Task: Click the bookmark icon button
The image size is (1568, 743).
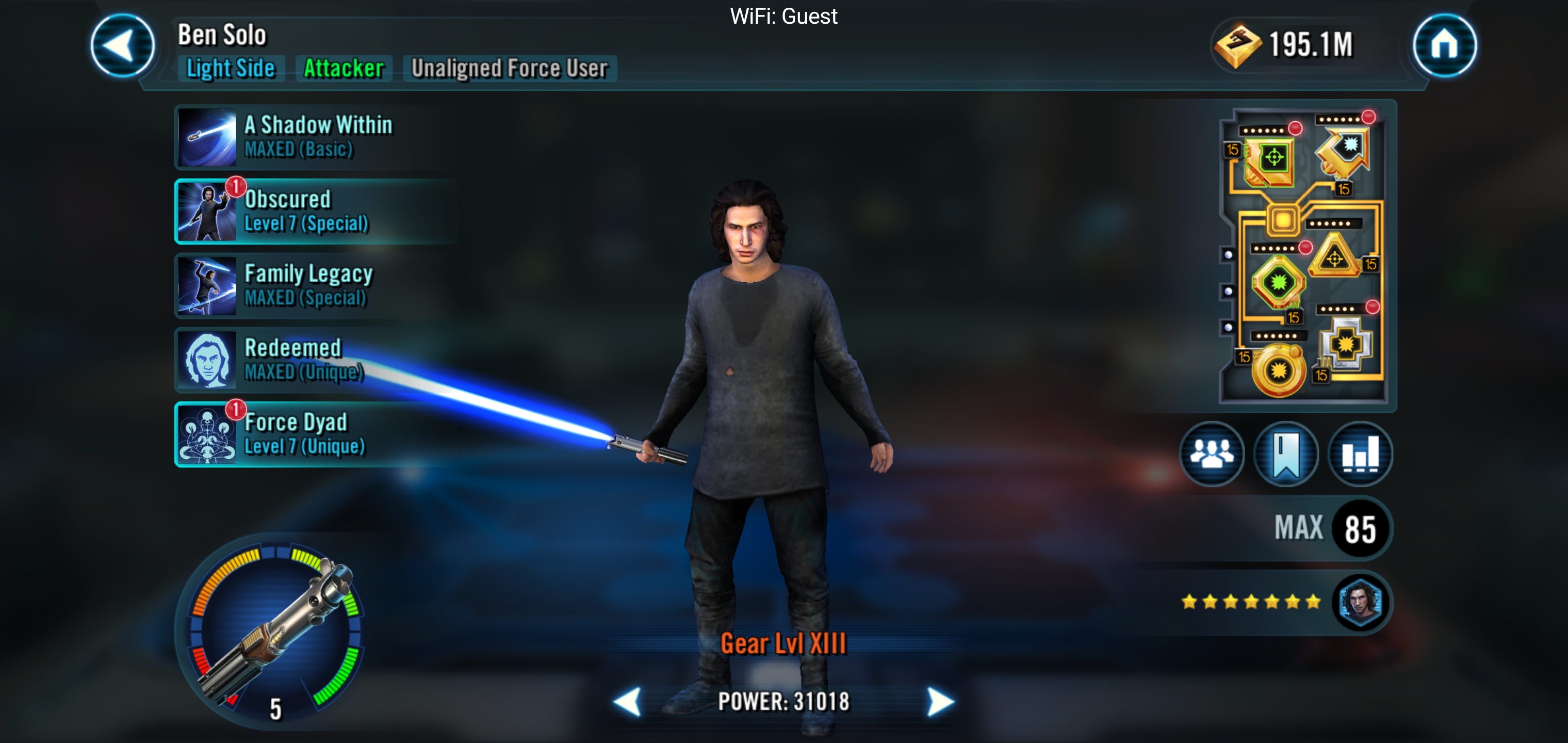Action: (1285, 455)
